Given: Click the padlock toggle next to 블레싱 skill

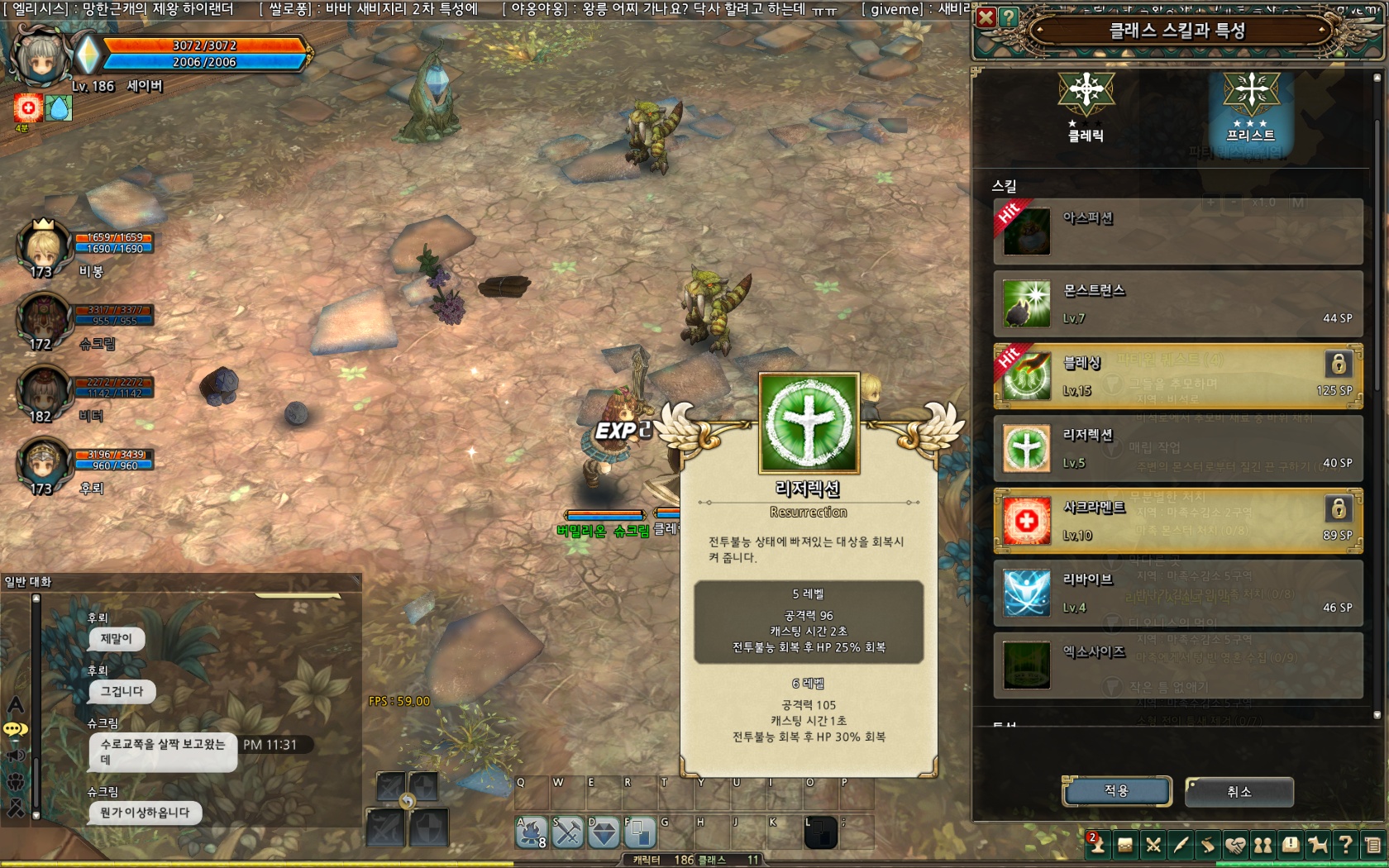Looking at the screenshot, I should [1337, 365].
